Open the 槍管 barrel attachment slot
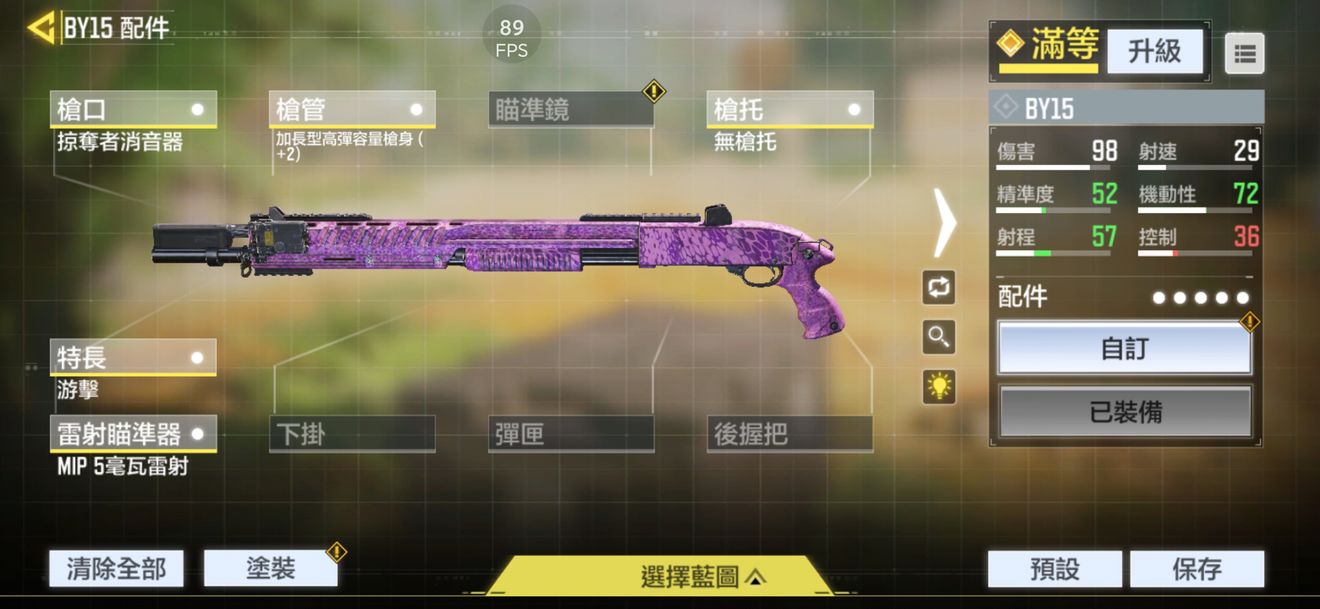The width and height of the screenshot is (1320, 609). pyautogui.click(x=351, y=110)
